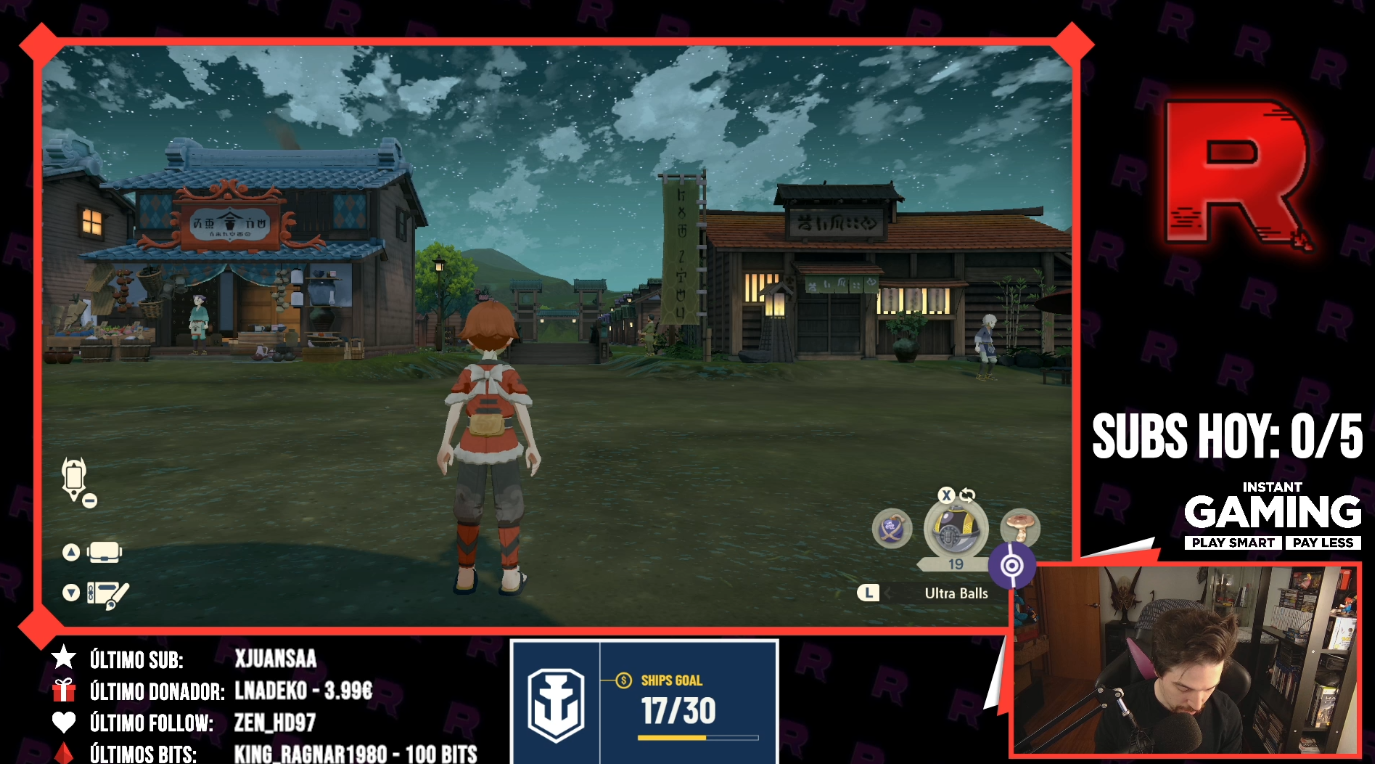Toggle the item swap arrows icon
The image size is (1375, 764).
(968, 495)
